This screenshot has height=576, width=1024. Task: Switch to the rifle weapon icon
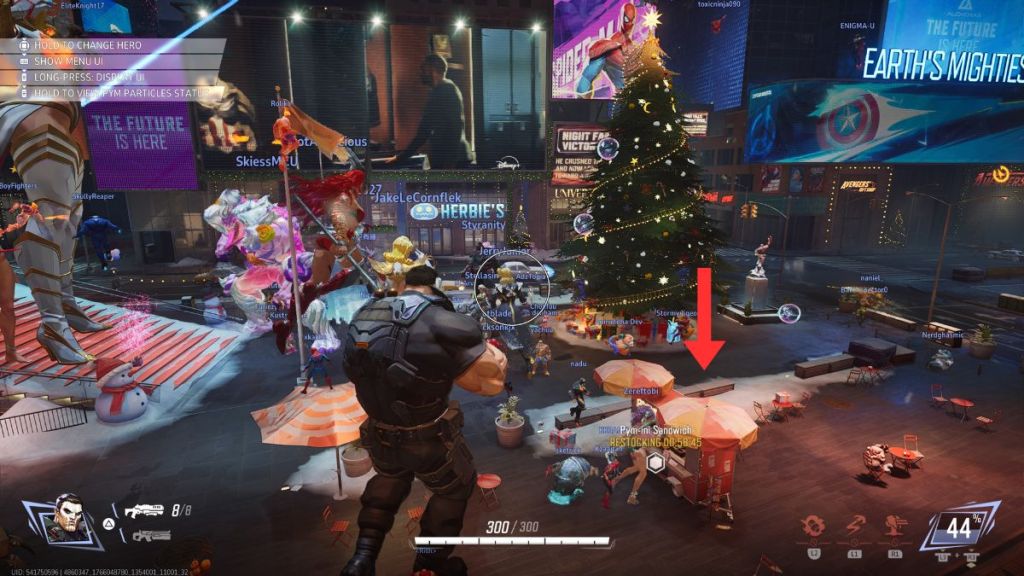150,535
